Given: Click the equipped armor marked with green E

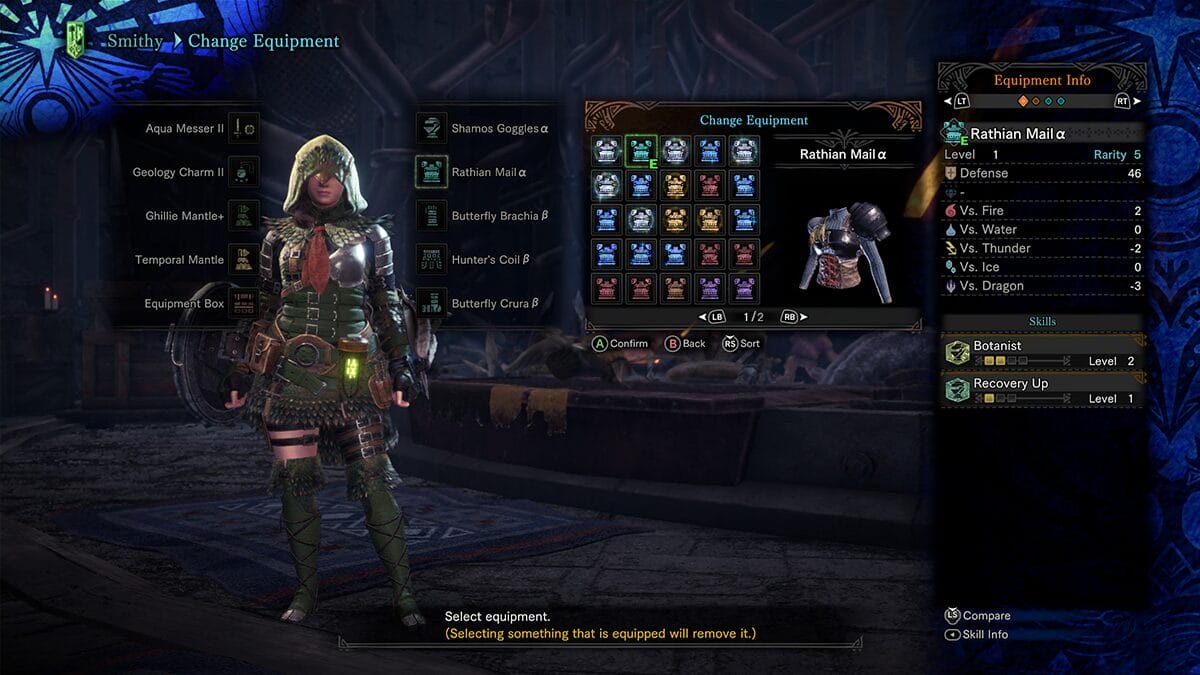Looking at the screenshot, I should pos(641,151).
